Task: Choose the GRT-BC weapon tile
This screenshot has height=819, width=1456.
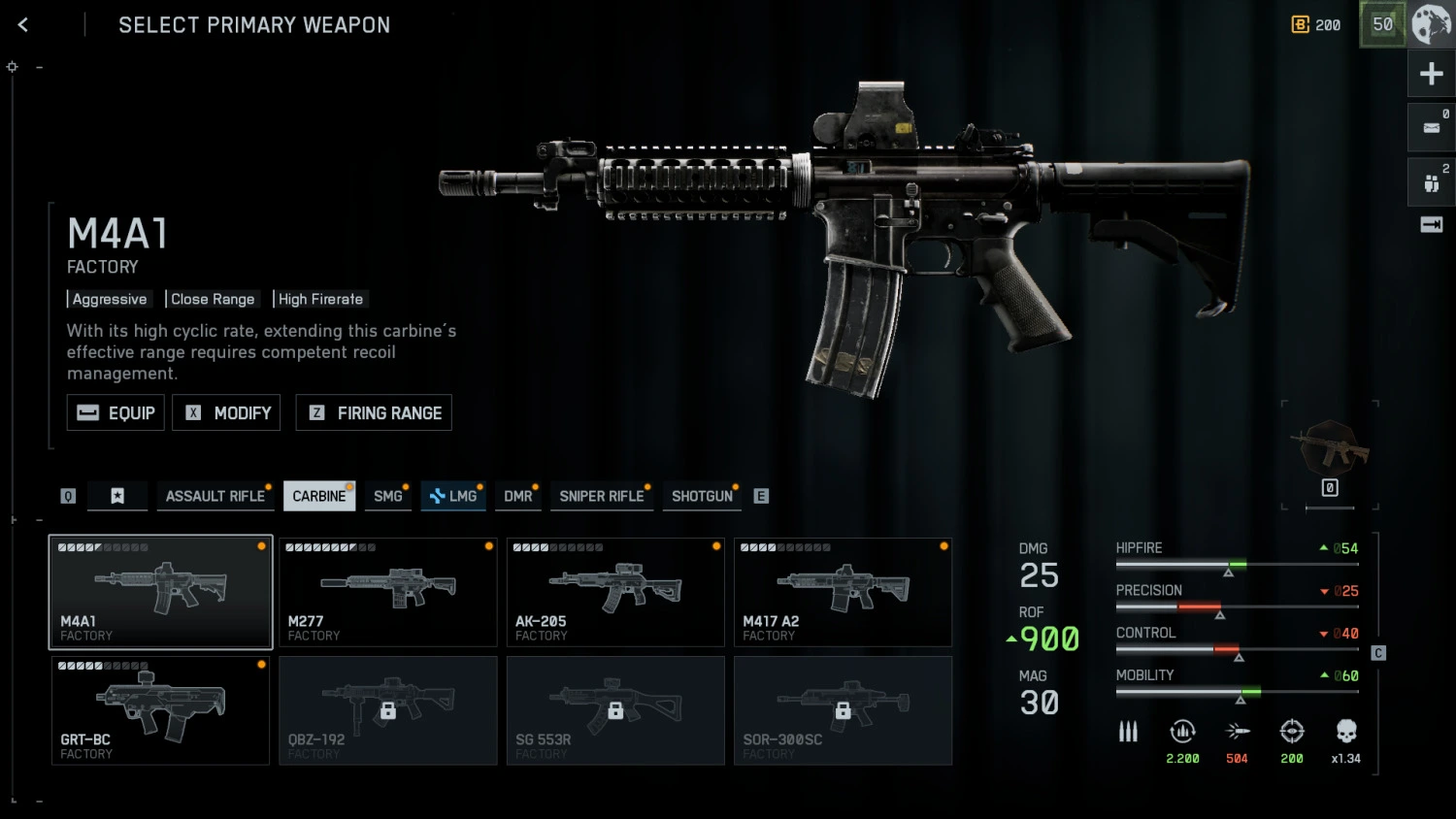Action: [x=161, y=710]
